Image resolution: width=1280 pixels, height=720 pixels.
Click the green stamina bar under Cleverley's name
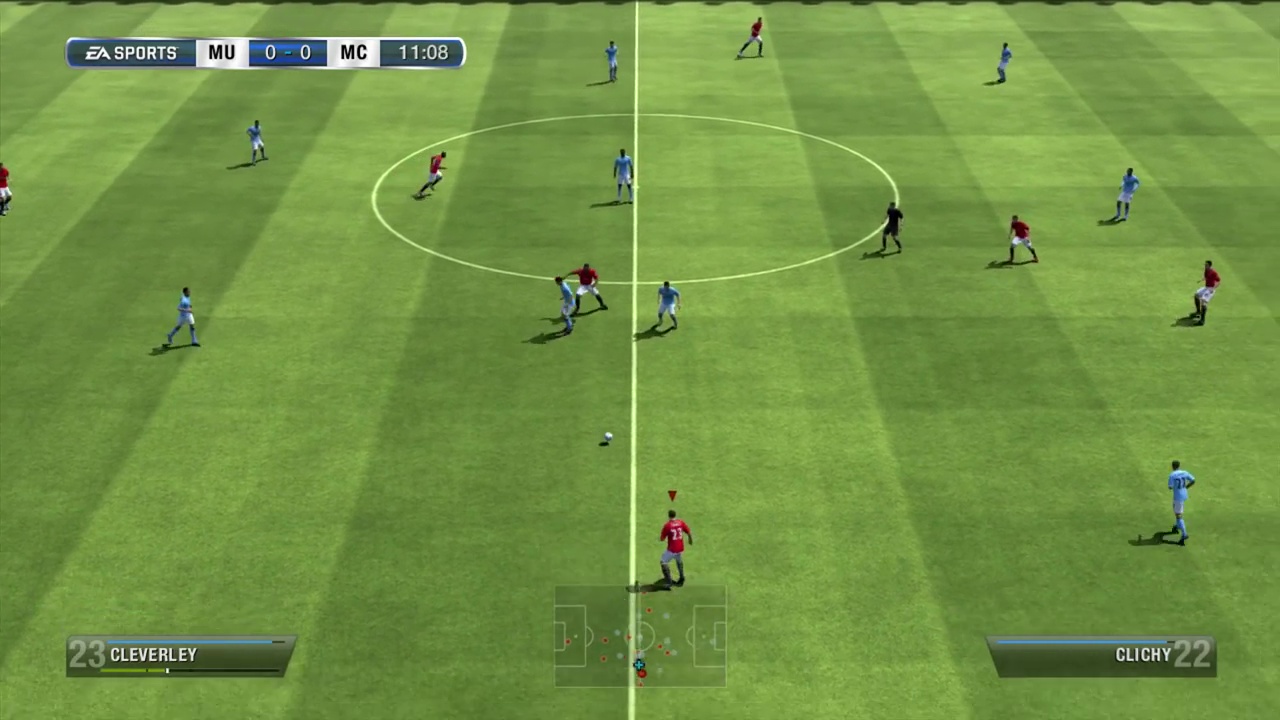[x=135, y=671]
